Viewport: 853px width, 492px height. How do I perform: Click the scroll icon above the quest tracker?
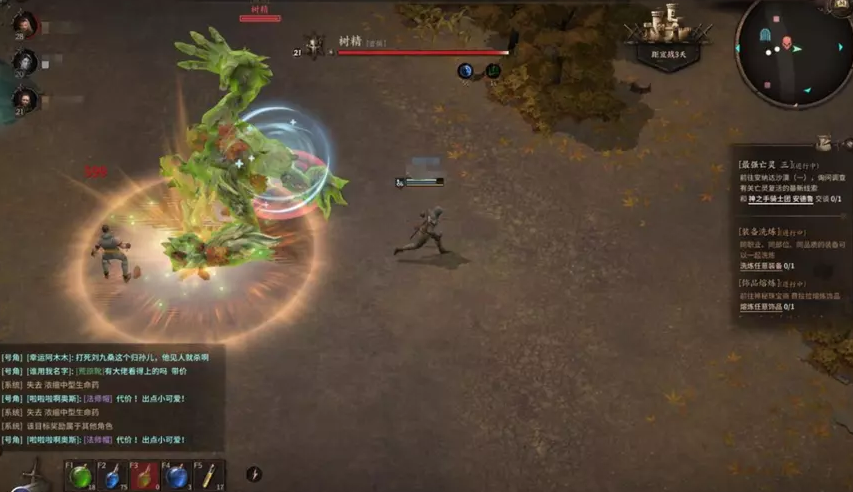pos(824,143)
